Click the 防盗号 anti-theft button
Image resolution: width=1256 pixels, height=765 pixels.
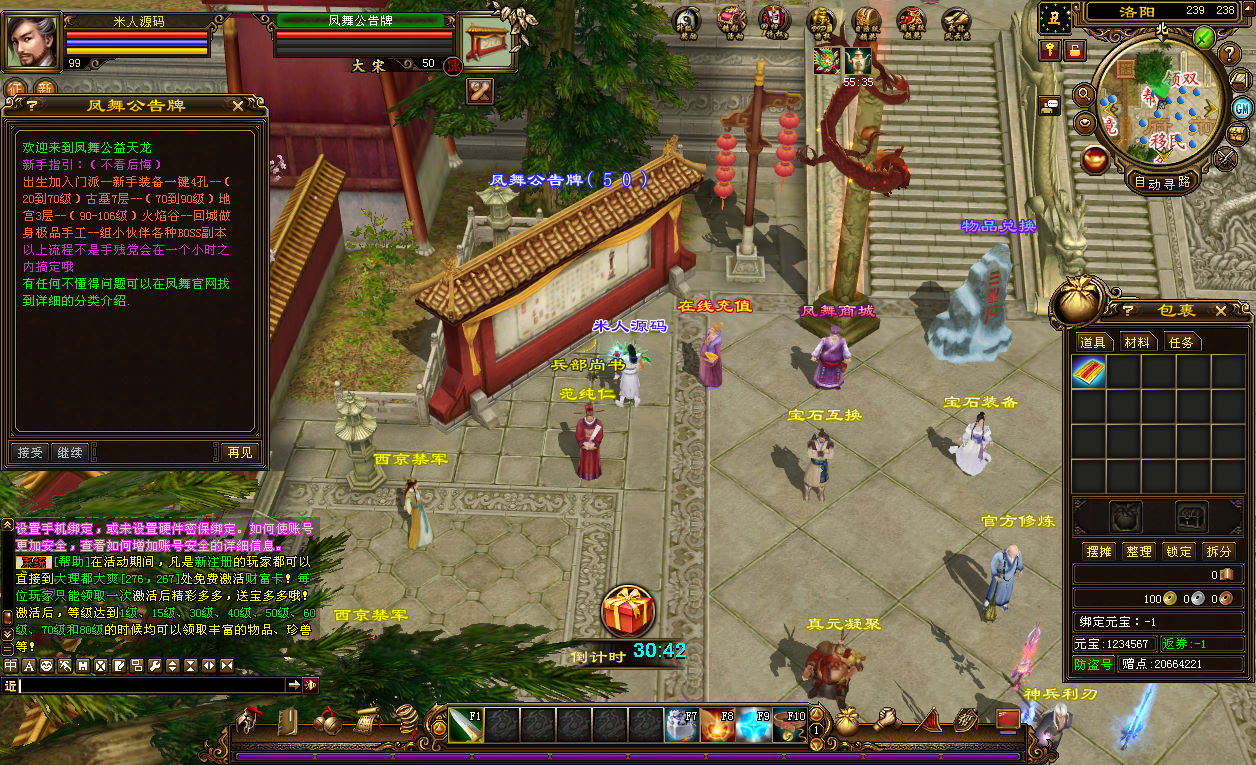coord(1093,664)
